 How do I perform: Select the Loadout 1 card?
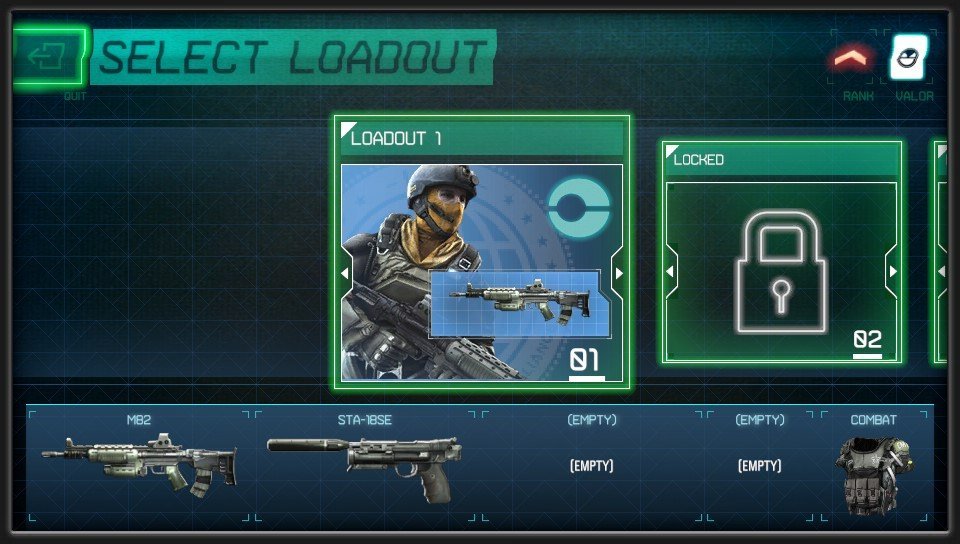[x=482, y=250]
